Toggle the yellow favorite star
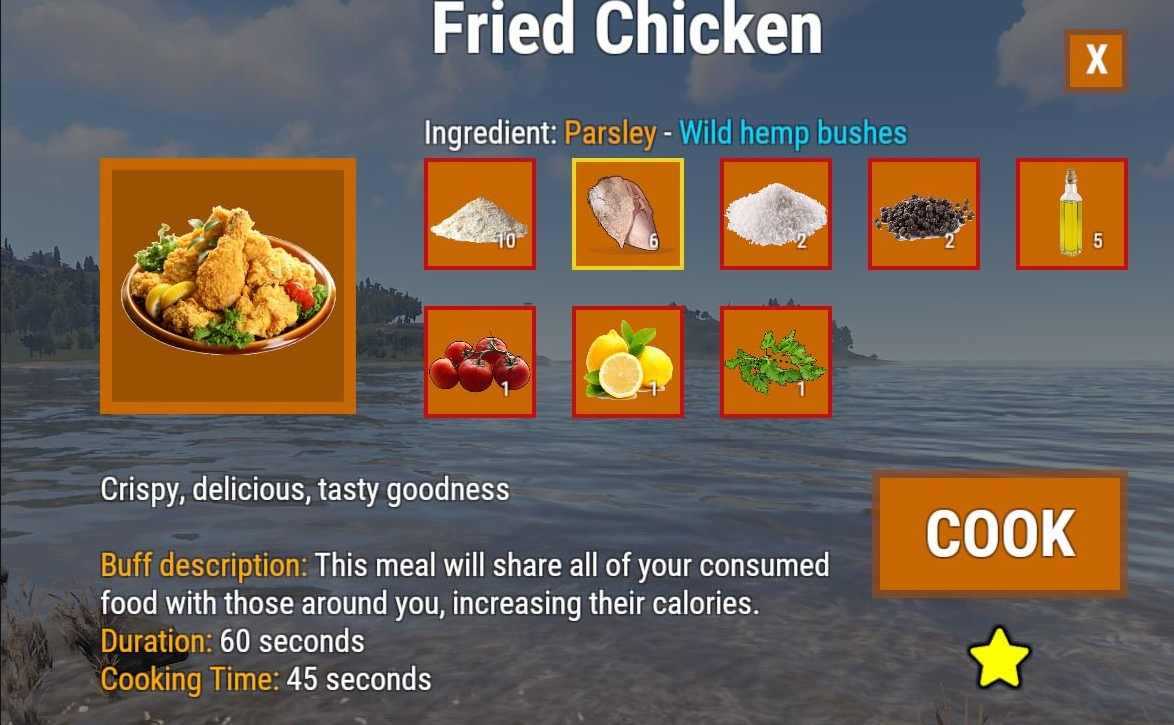Image resolution: width=1174 pixels, height=725 pixels. click(999, 659)
